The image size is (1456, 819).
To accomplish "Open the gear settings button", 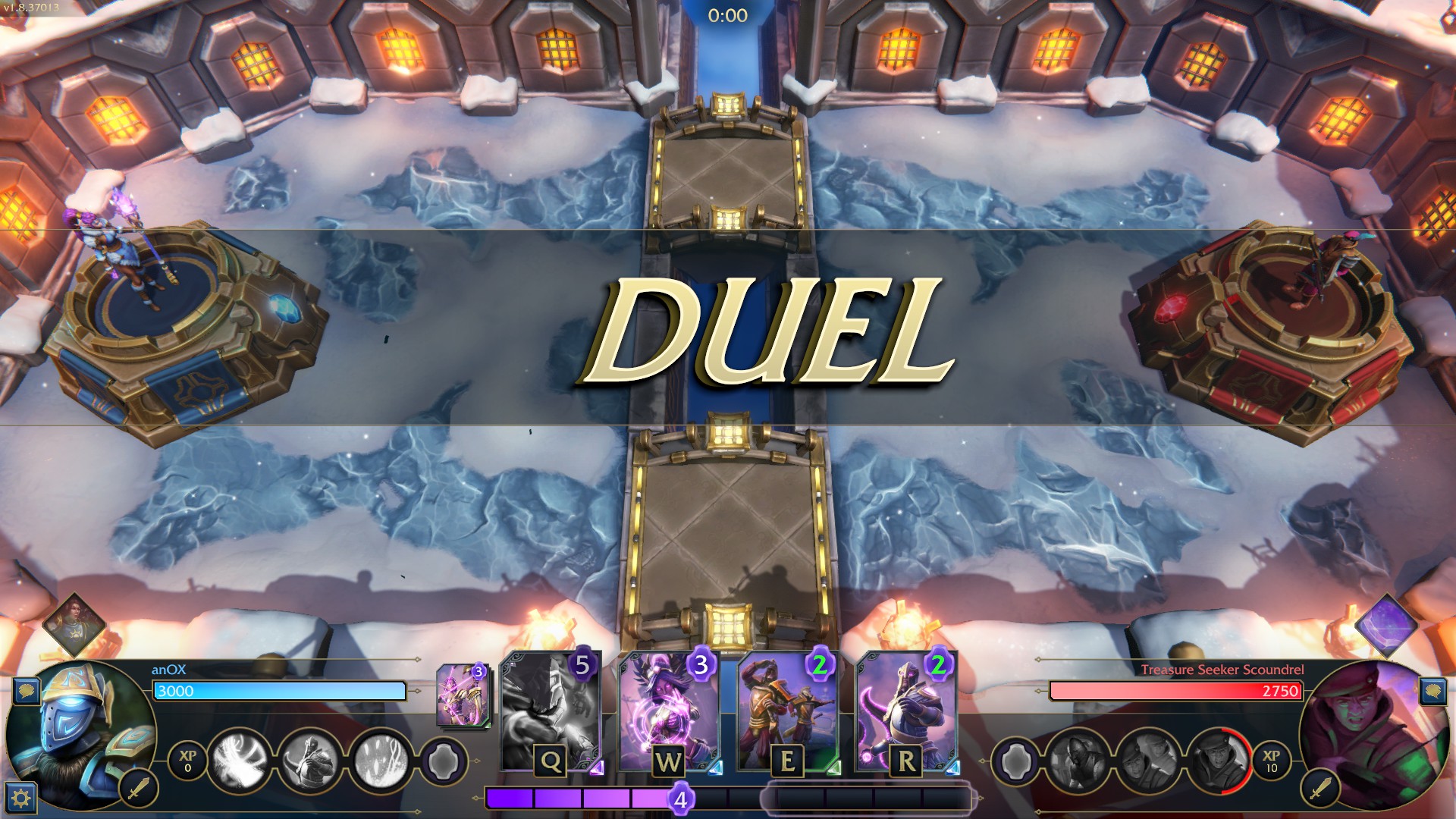I will point(20,798).
